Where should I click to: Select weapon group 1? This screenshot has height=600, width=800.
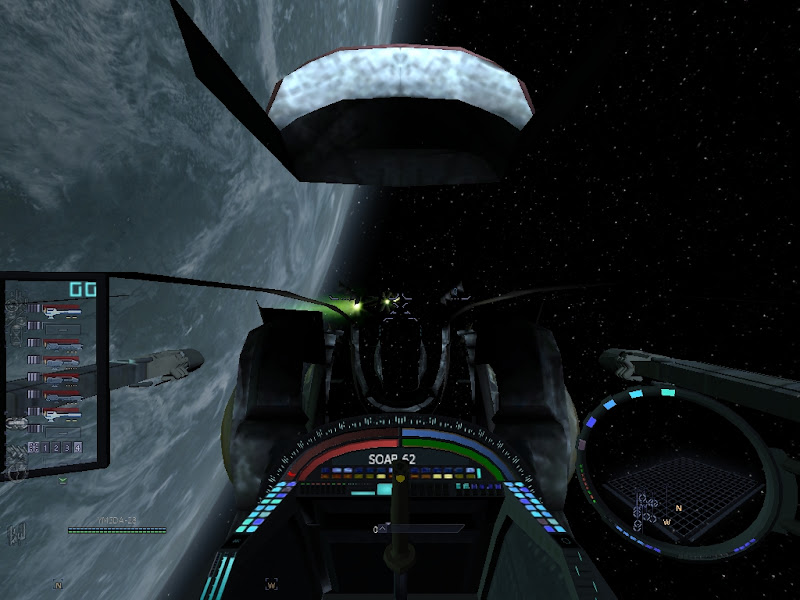[x=47, y=446]
